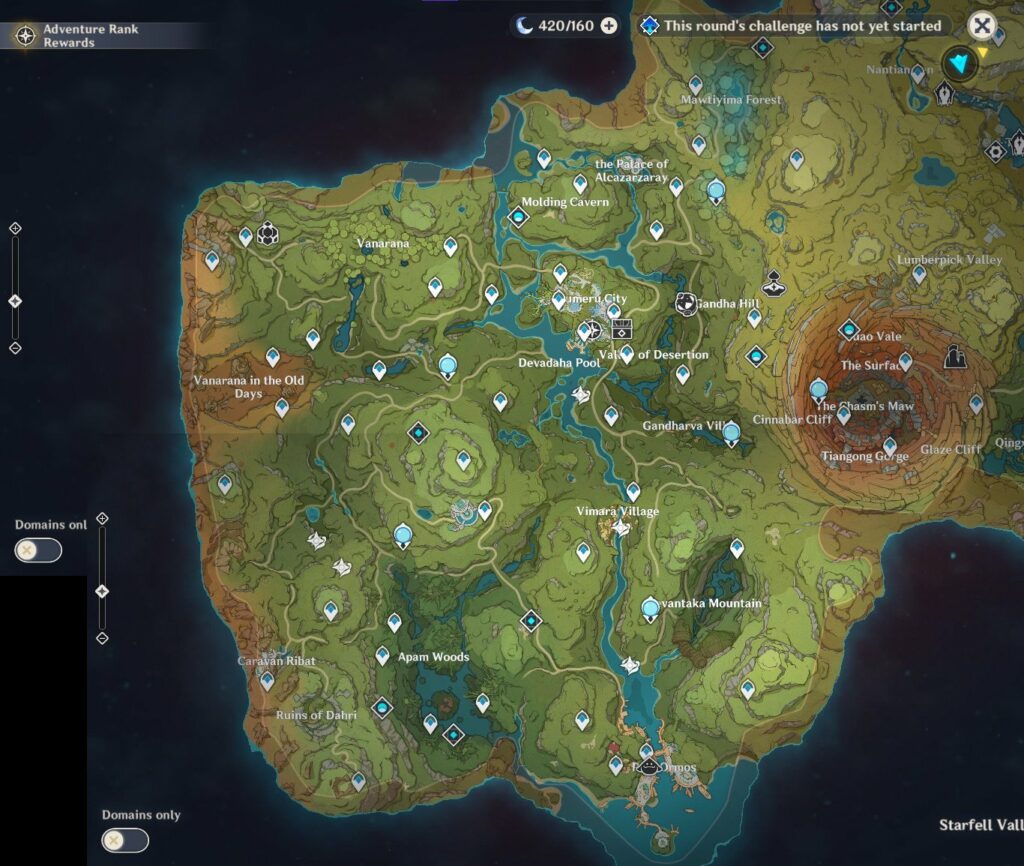Screen dimensions: 1024x866
Task: Select the domain marker beside Molding Cavern
Action: click(x=519, y=216)
